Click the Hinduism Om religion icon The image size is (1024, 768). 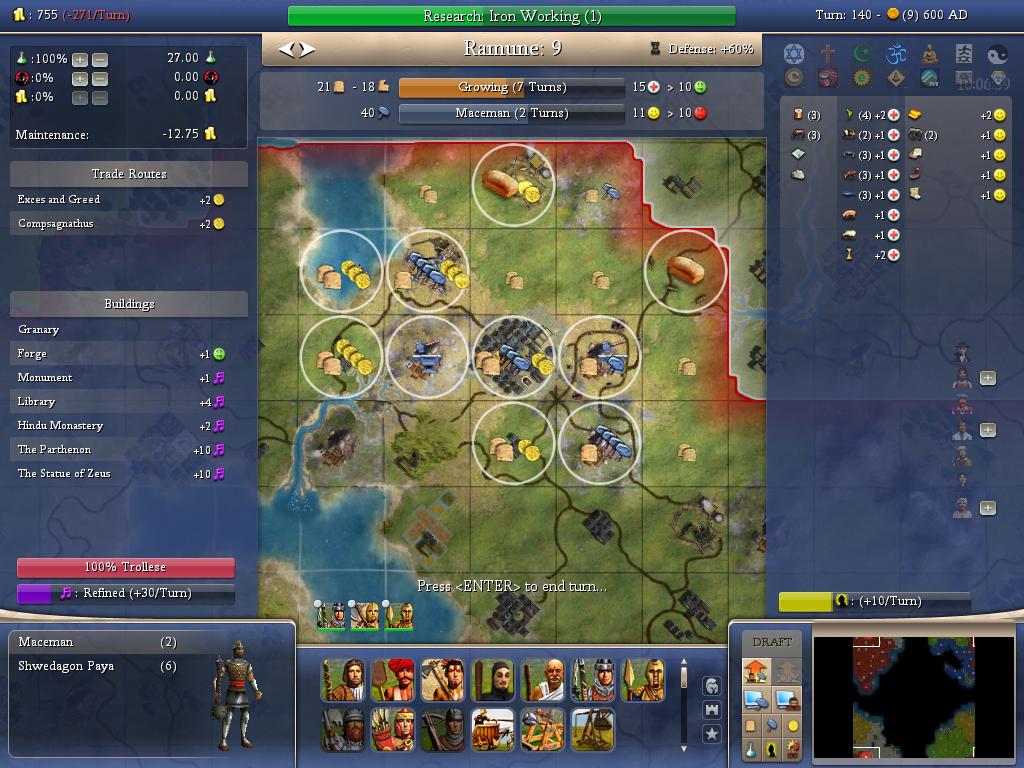coord(895,53)
